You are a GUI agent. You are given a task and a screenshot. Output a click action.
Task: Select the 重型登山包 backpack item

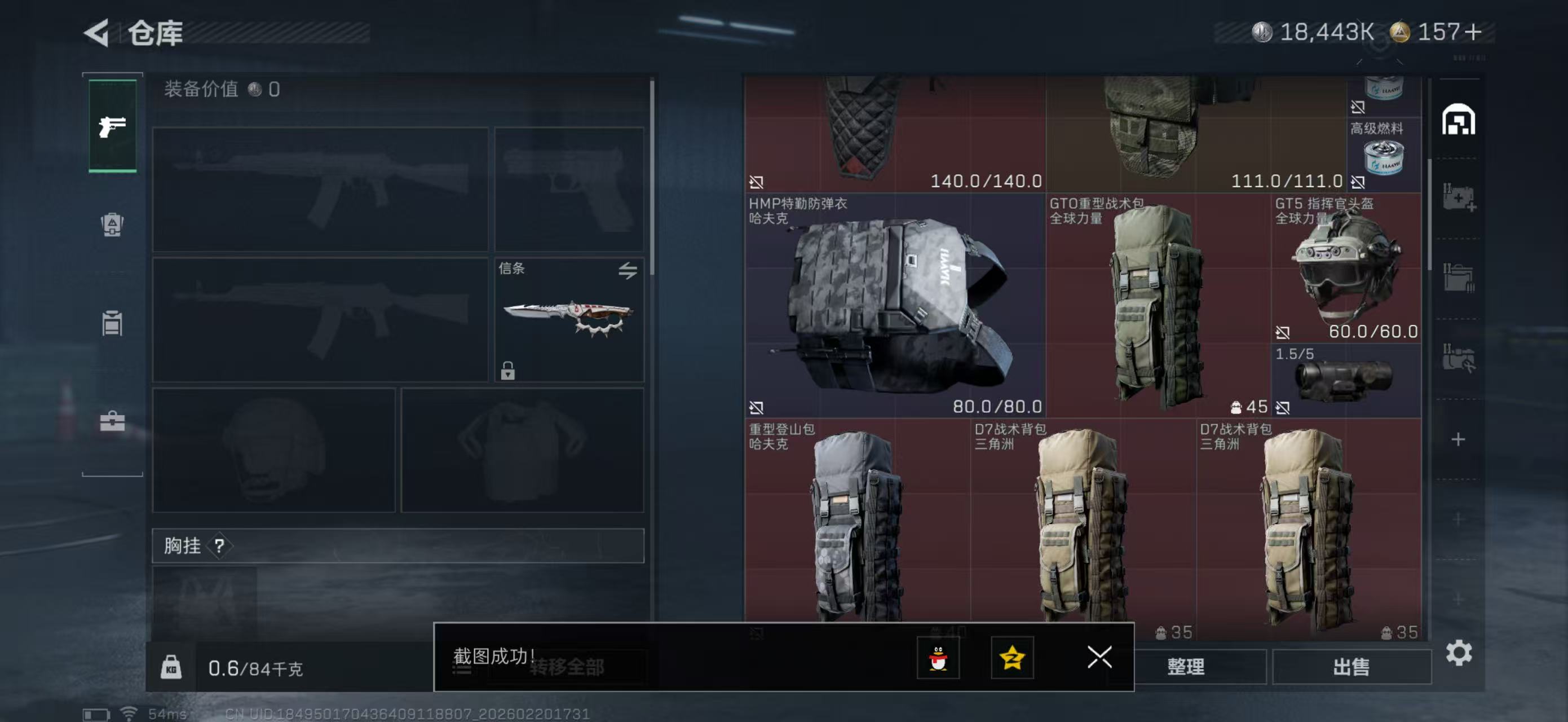(857, 523)
